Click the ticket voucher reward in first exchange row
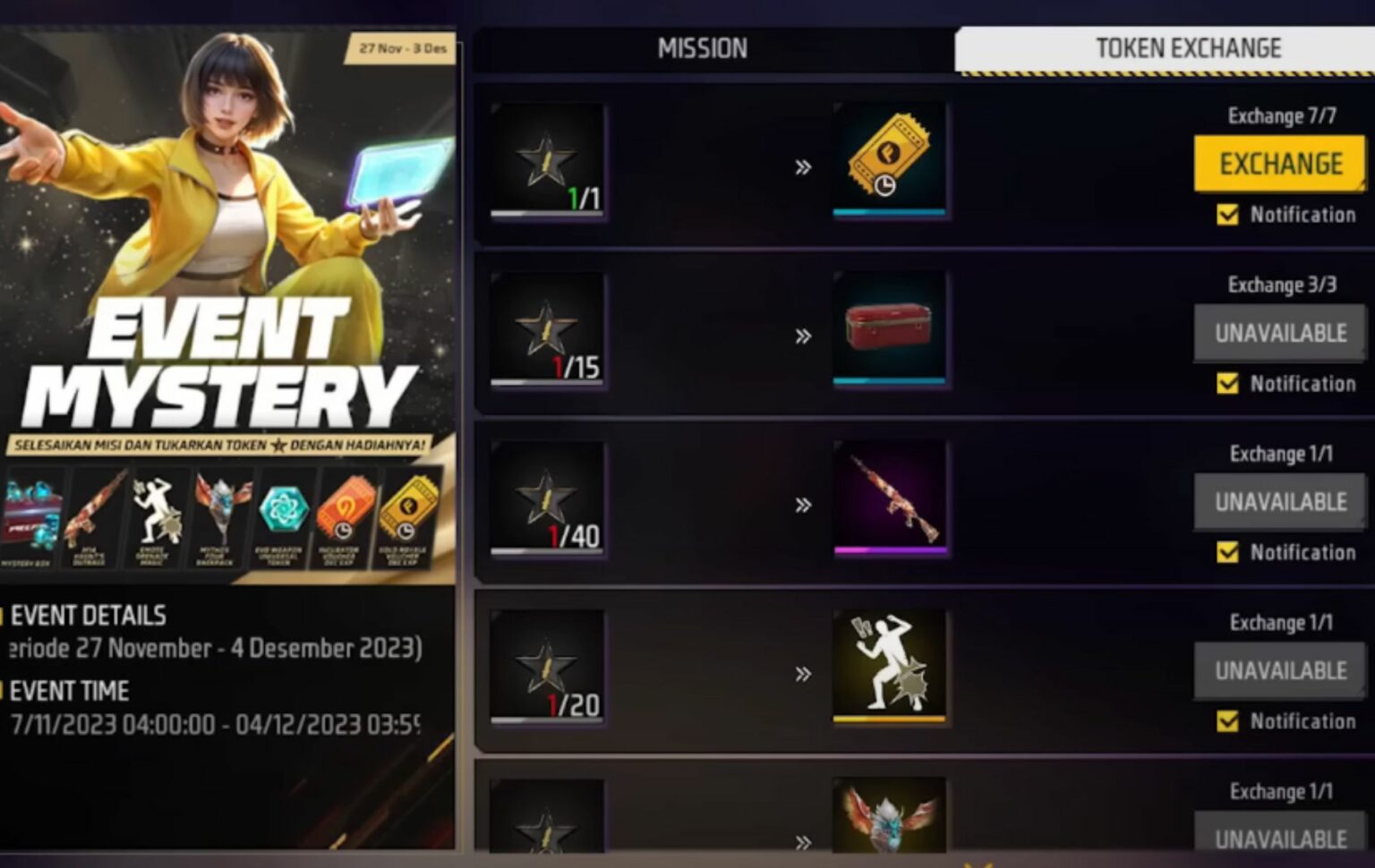The image size is (1375, 868). click(x=890, y=157)
